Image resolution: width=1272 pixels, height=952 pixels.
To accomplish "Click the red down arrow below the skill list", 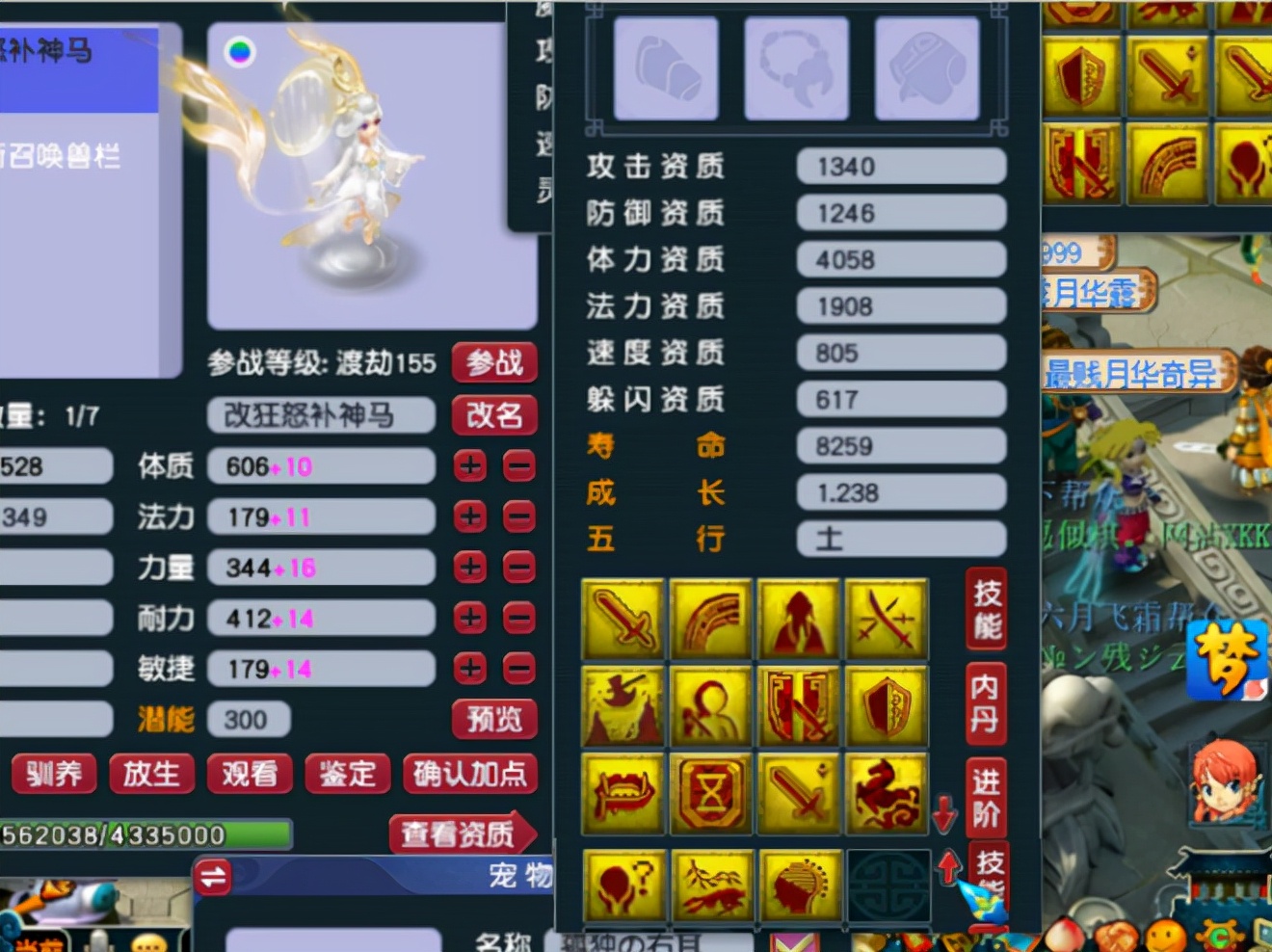I will pyautogui.click(x=945, y=814).
